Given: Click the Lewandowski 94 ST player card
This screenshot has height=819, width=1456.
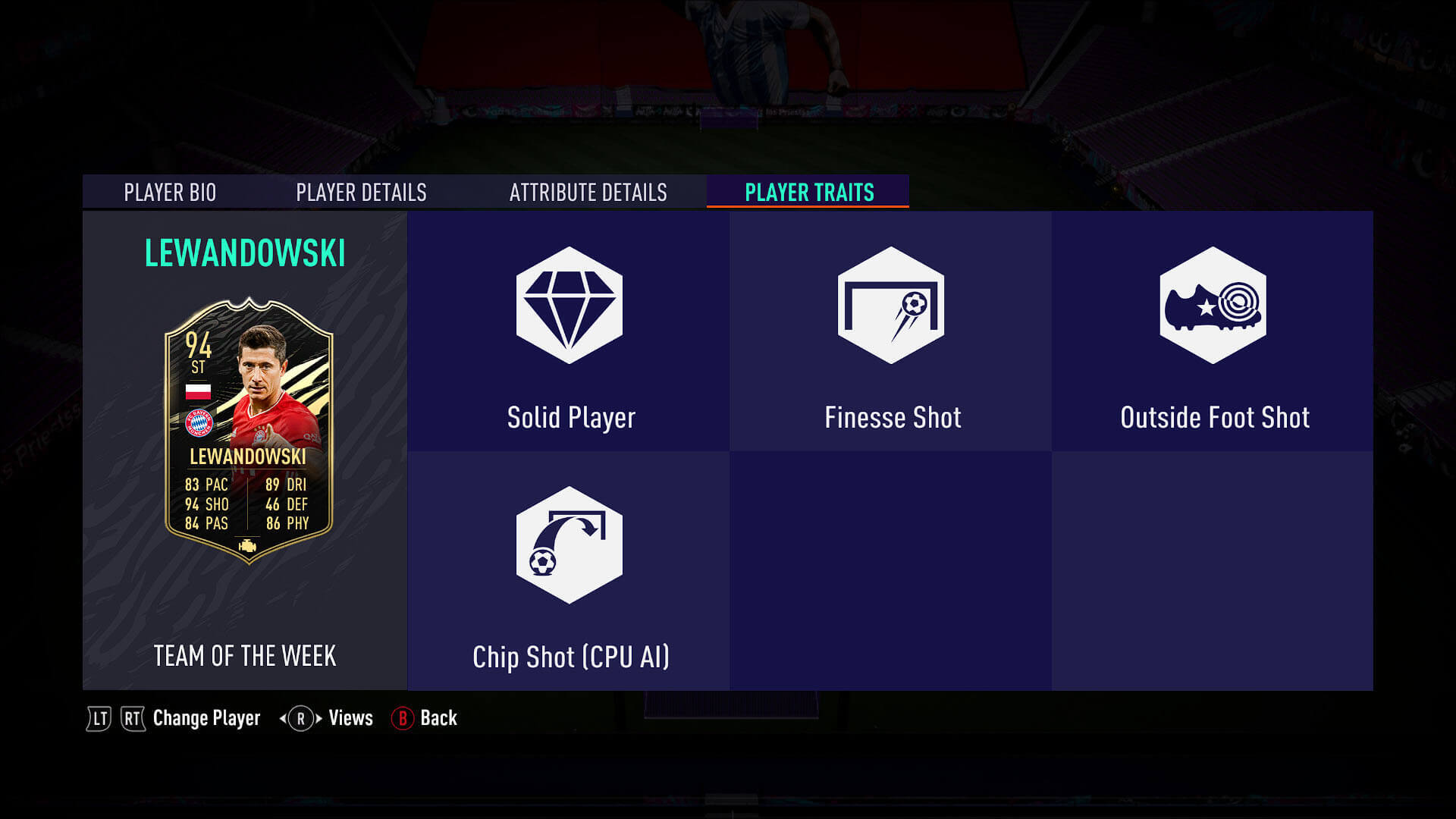Looking at the screenshot, I should 249,430.
